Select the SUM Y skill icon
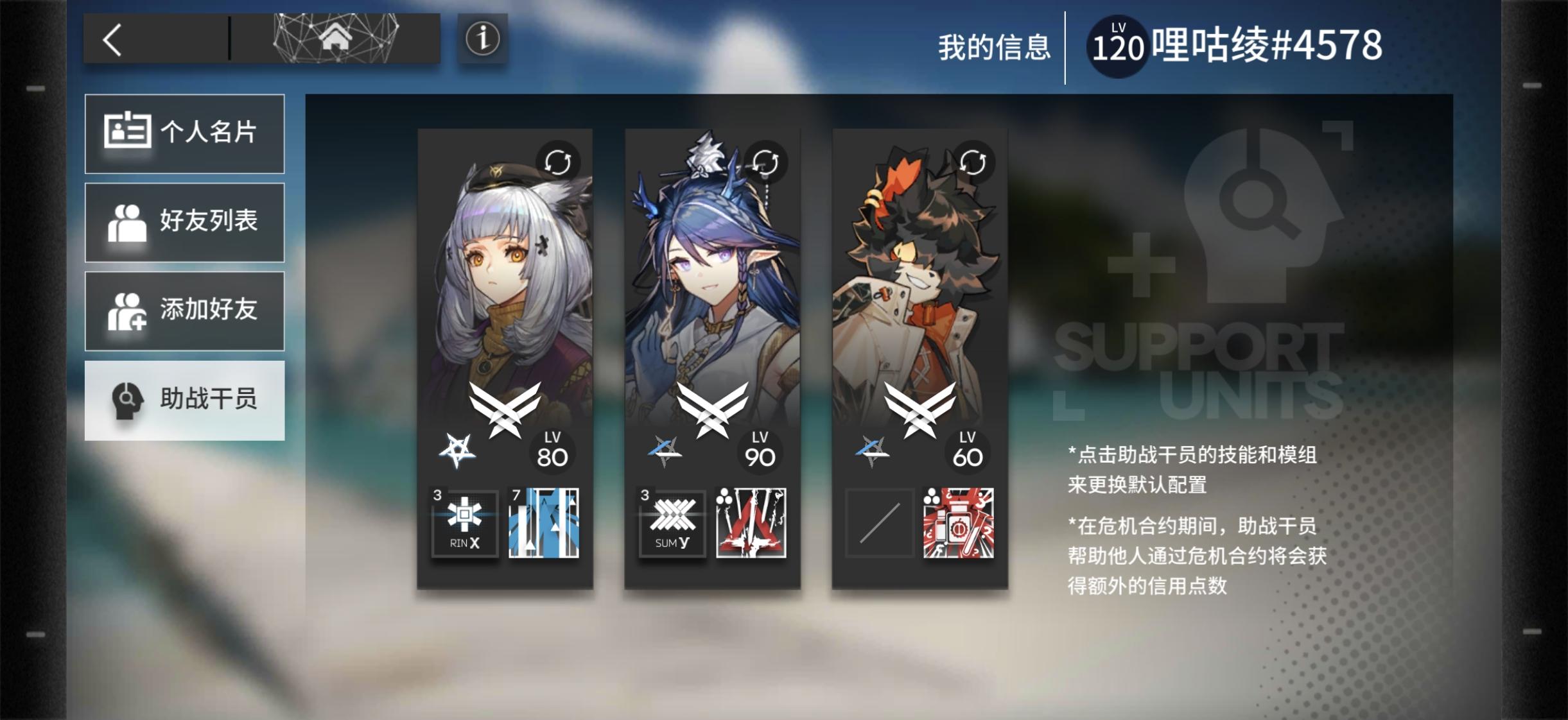The width and height of the screenshot is (1568, 720). [x=672, y=524]
